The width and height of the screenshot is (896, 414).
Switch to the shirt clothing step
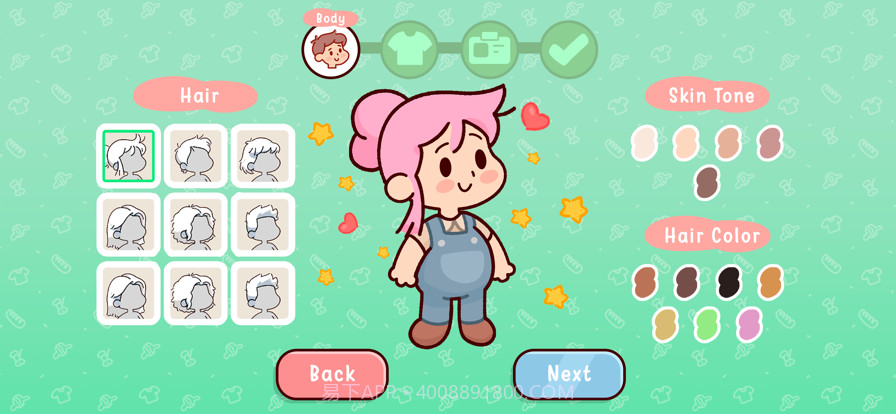pyautogui.click(x=409, y=49)
